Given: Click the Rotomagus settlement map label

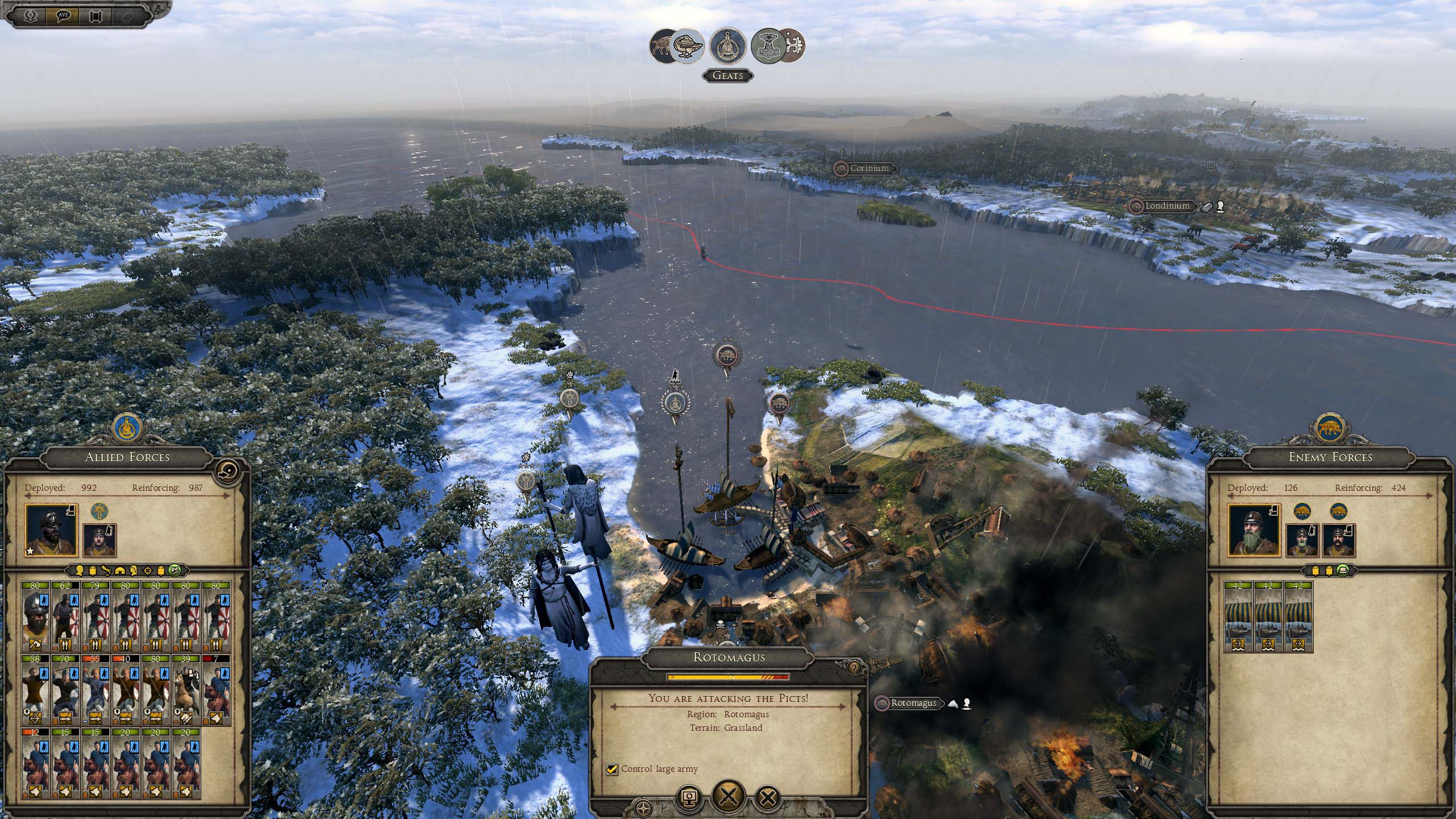Looking at the screenshot, I should (913, 703).
